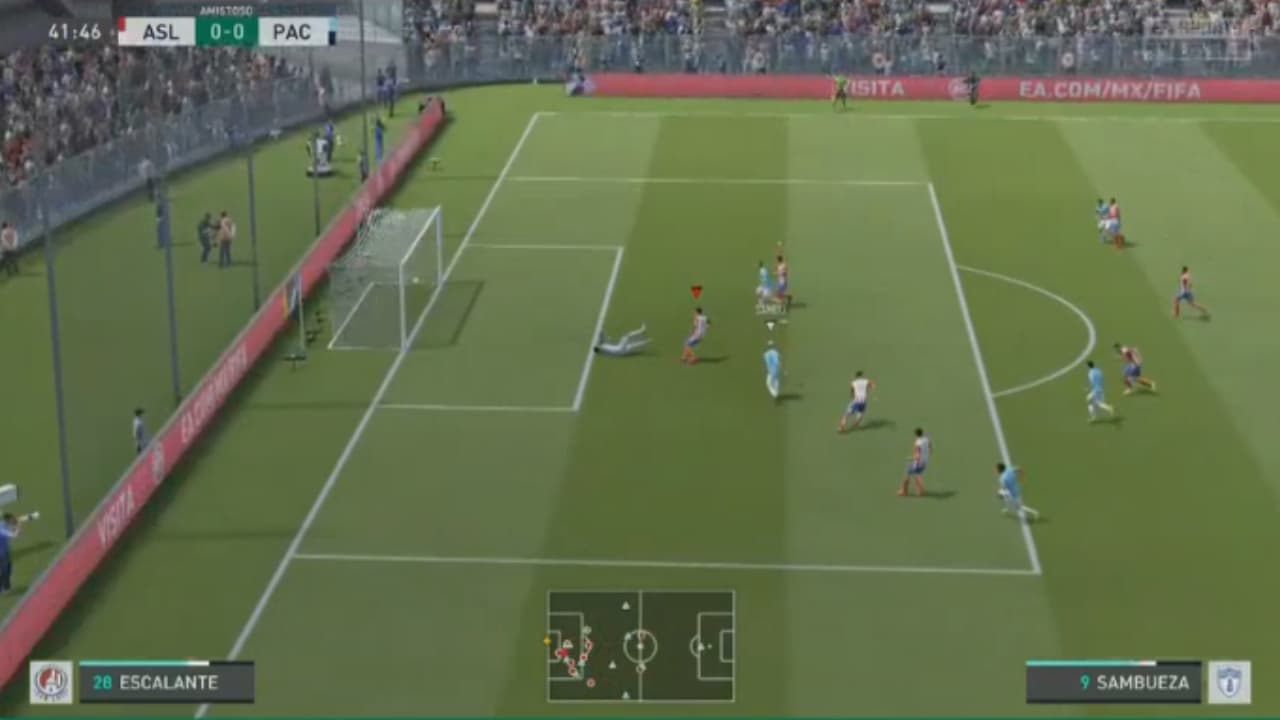Viewport: 1280px width, 720px height.
Task: Toggle the ESCALANTE player nameplate
Action: [167, 684]
